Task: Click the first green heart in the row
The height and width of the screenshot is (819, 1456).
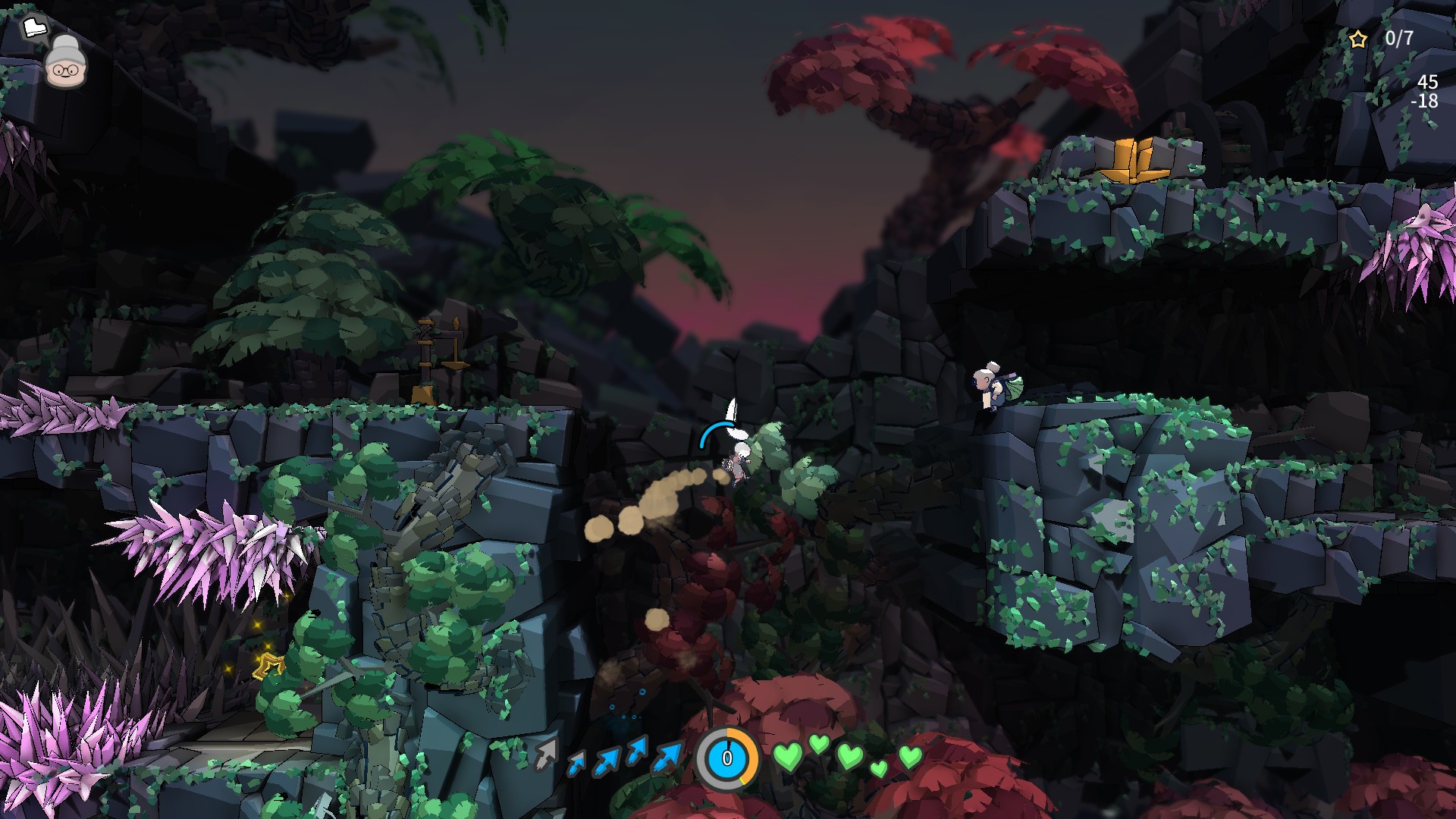Action: click(789, 758)
